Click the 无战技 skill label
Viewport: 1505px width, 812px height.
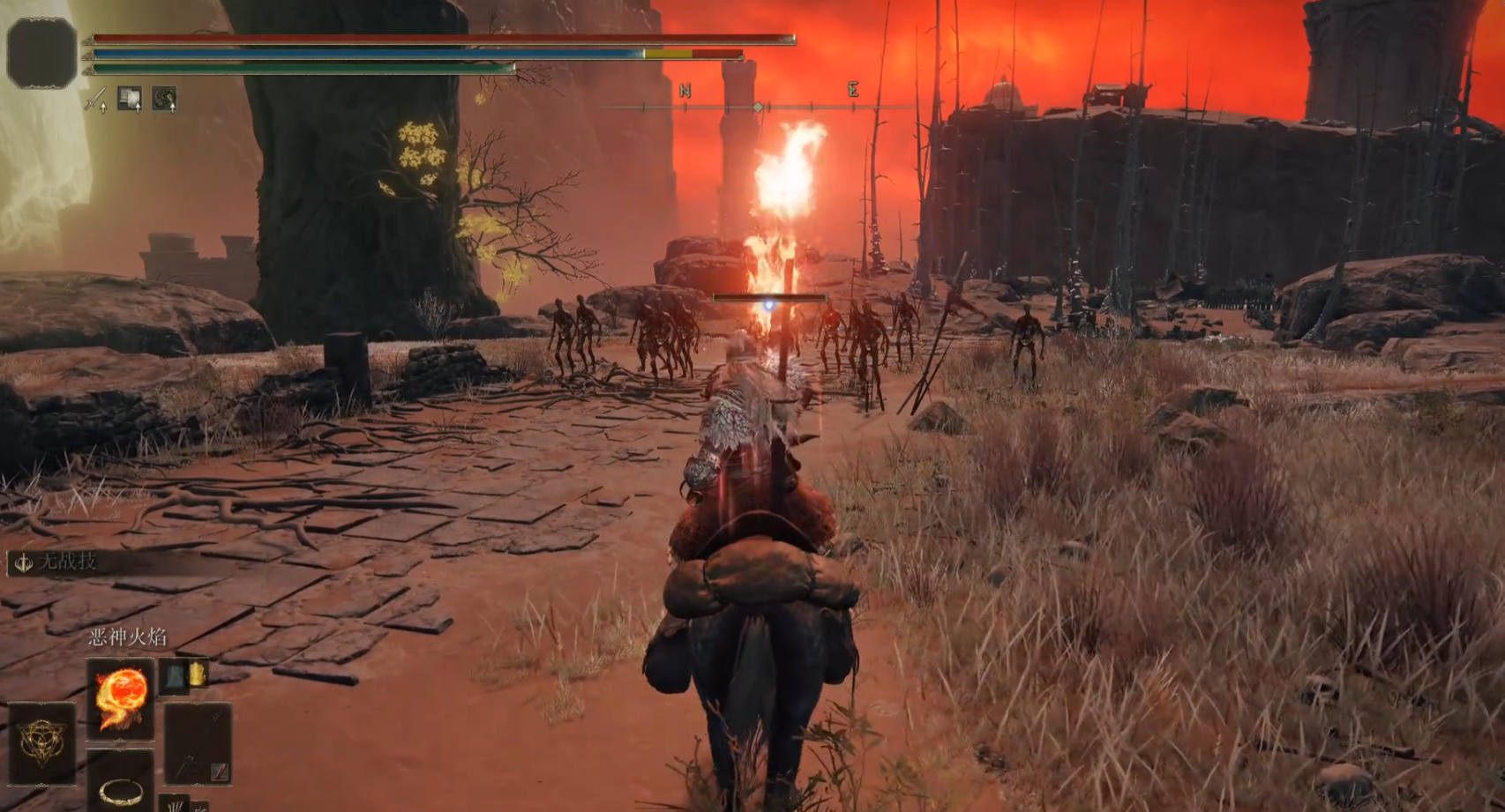click(x=69, y=561)
